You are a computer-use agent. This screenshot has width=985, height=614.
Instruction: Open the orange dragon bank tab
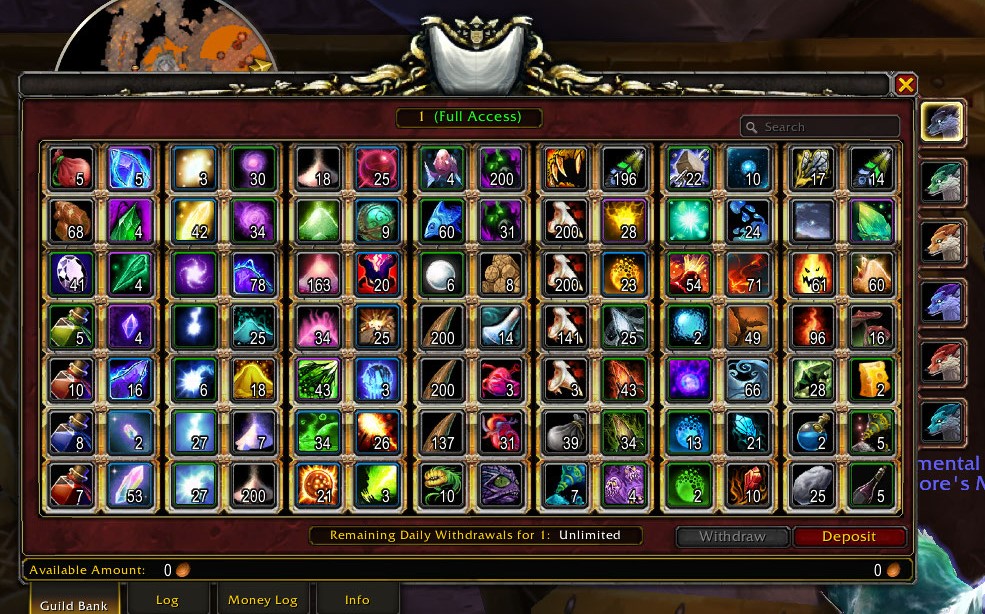[x=942, y=243]
